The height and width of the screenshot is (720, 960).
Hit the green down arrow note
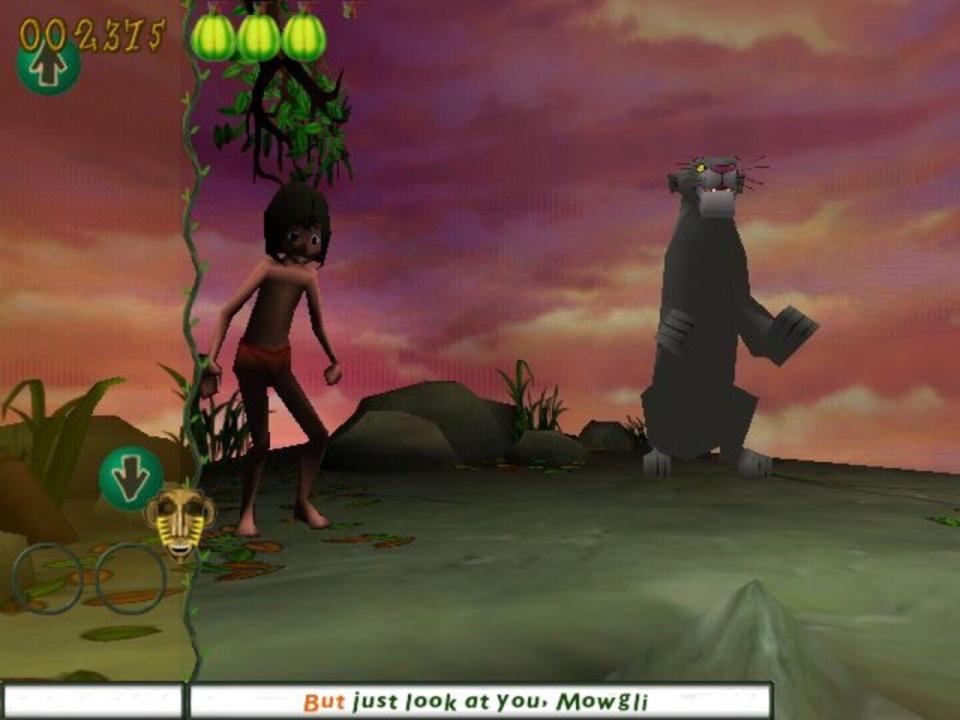tap(131, 478)
